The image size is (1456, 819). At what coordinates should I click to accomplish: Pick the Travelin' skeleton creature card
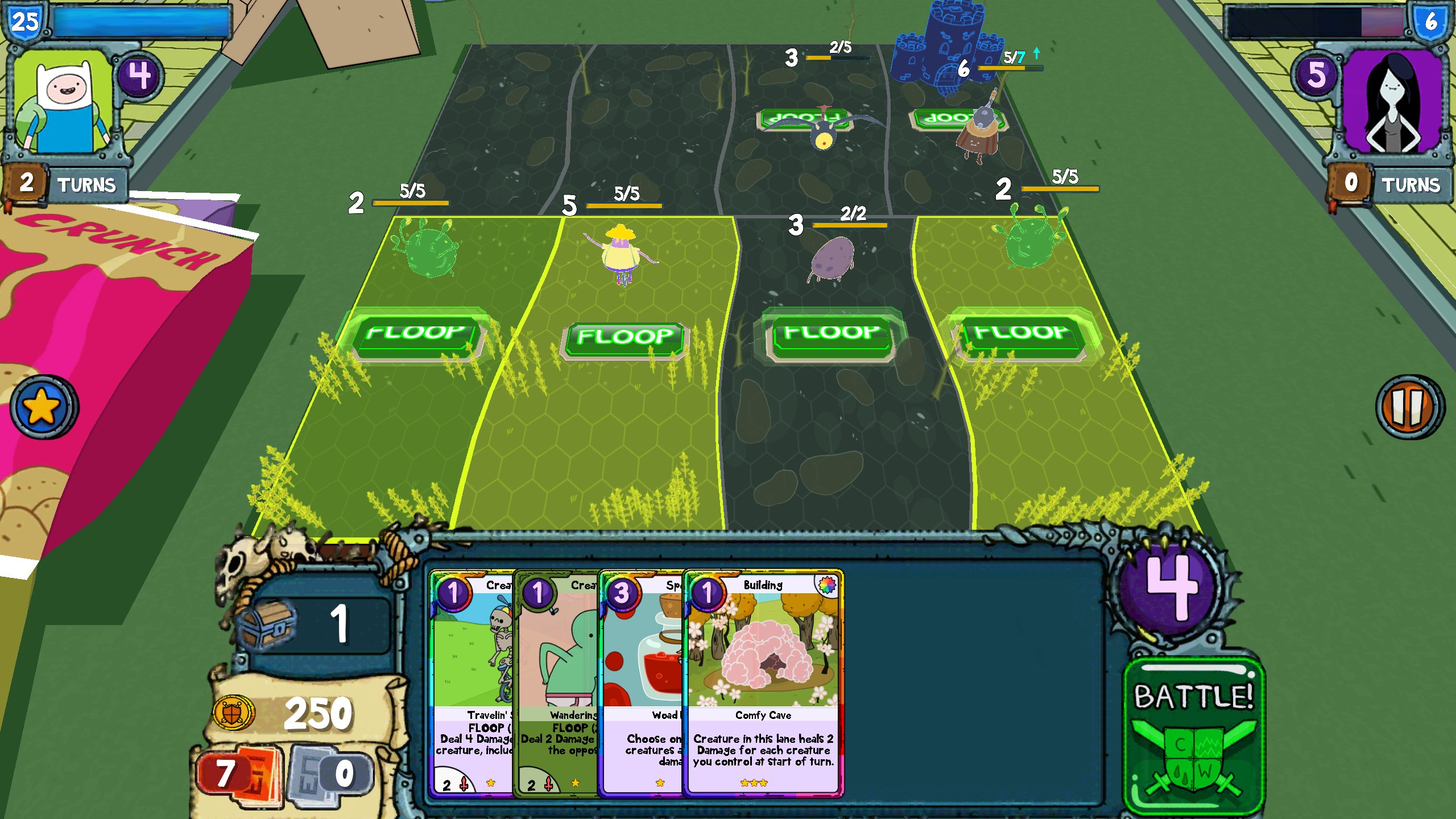(x=471, y=682)
